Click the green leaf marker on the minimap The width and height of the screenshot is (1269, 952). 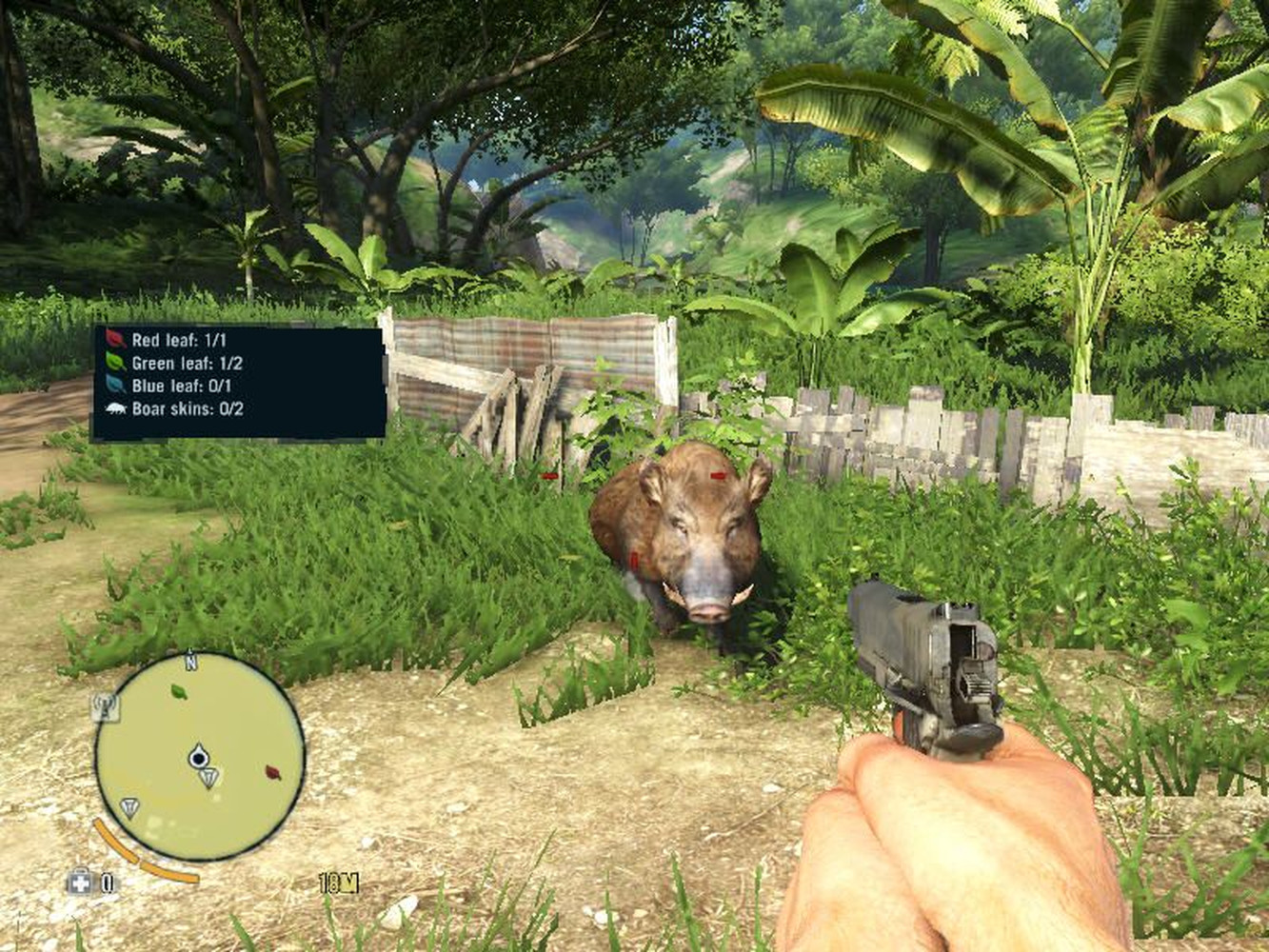click(178, 690)
